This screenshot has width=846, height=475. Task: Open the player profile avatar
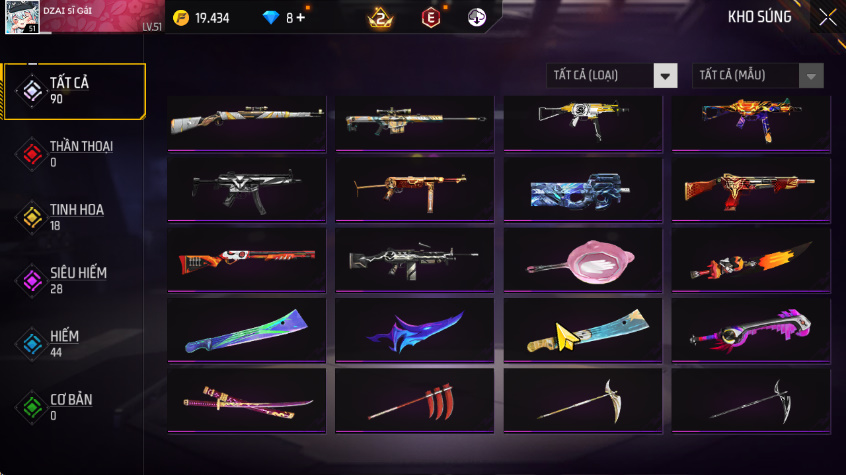pos(21,17)
